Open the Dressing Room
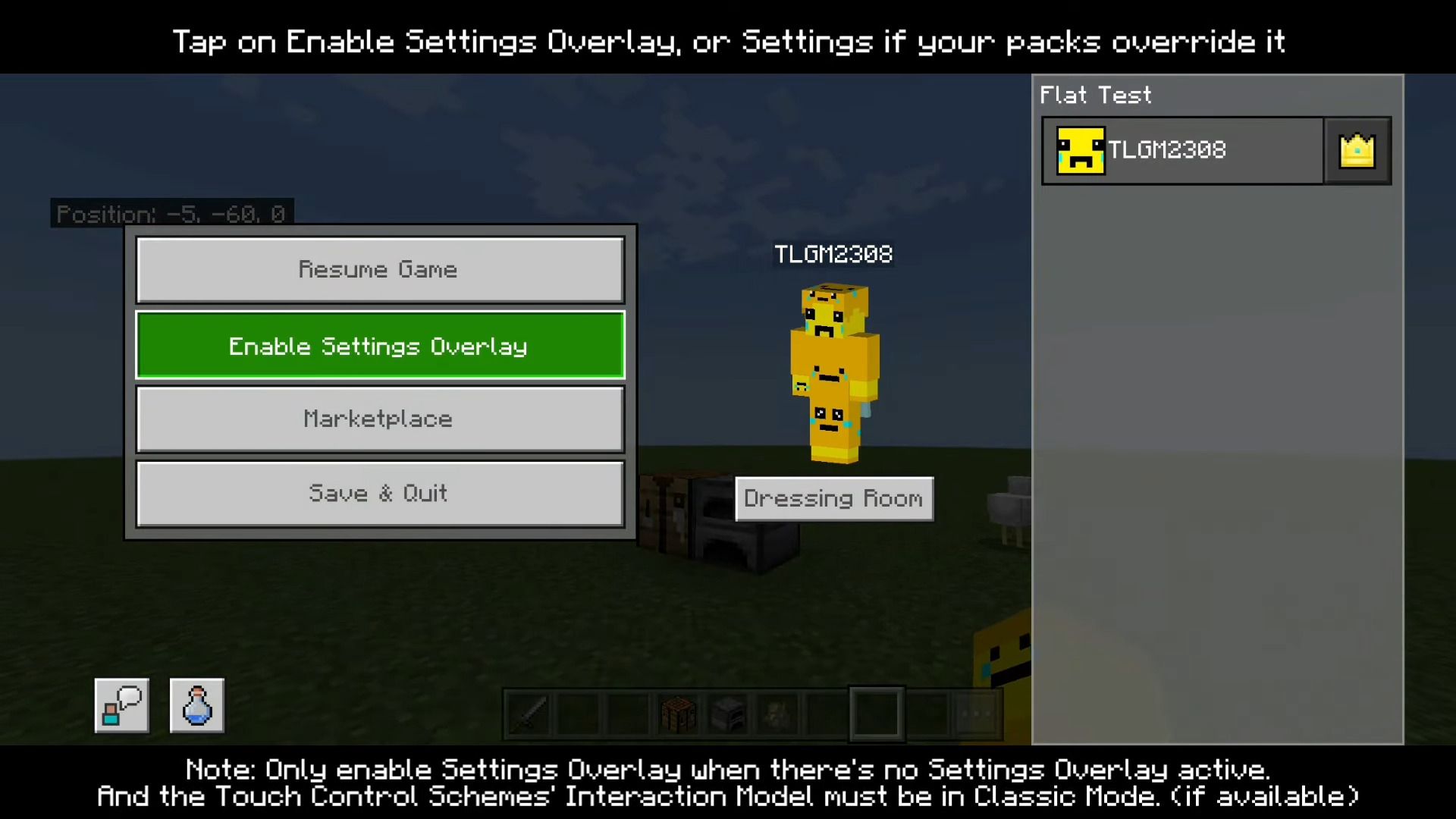The image size is (1456, 819). click(834, 499)
